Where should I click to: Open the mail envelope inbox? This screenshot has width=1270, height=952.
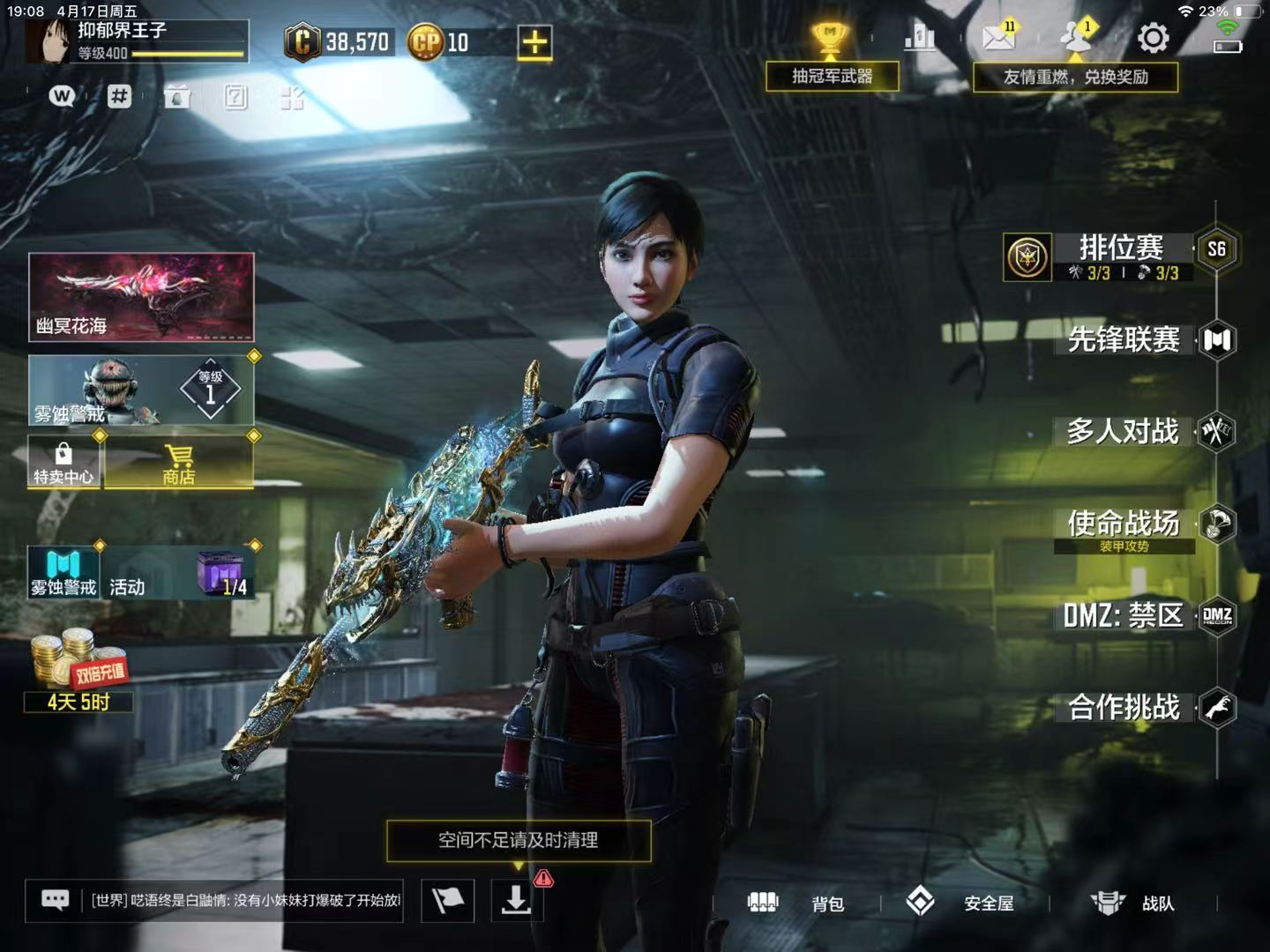(998, 38)
